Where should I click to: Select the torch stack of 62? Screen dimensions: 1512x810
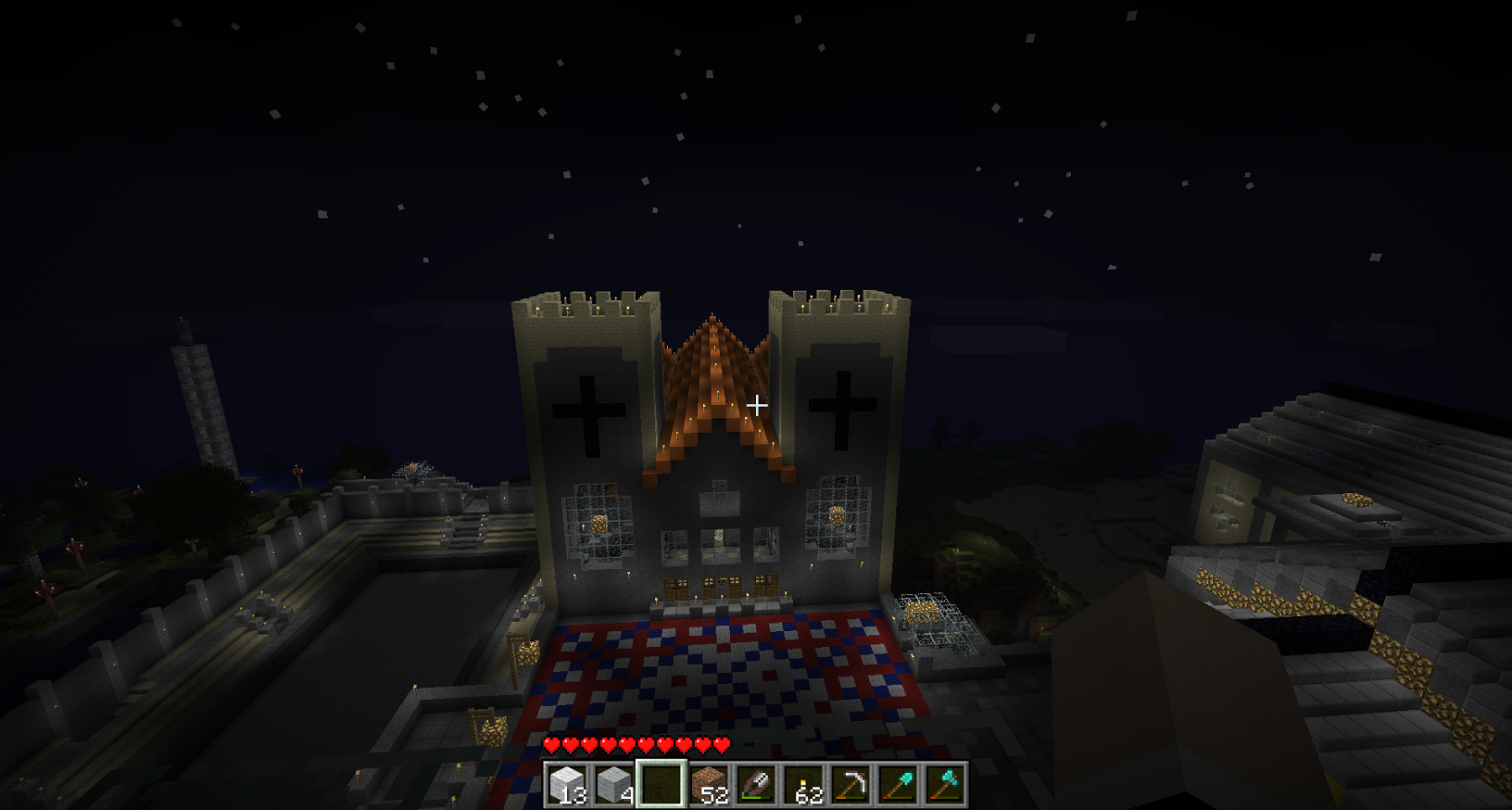804,785
